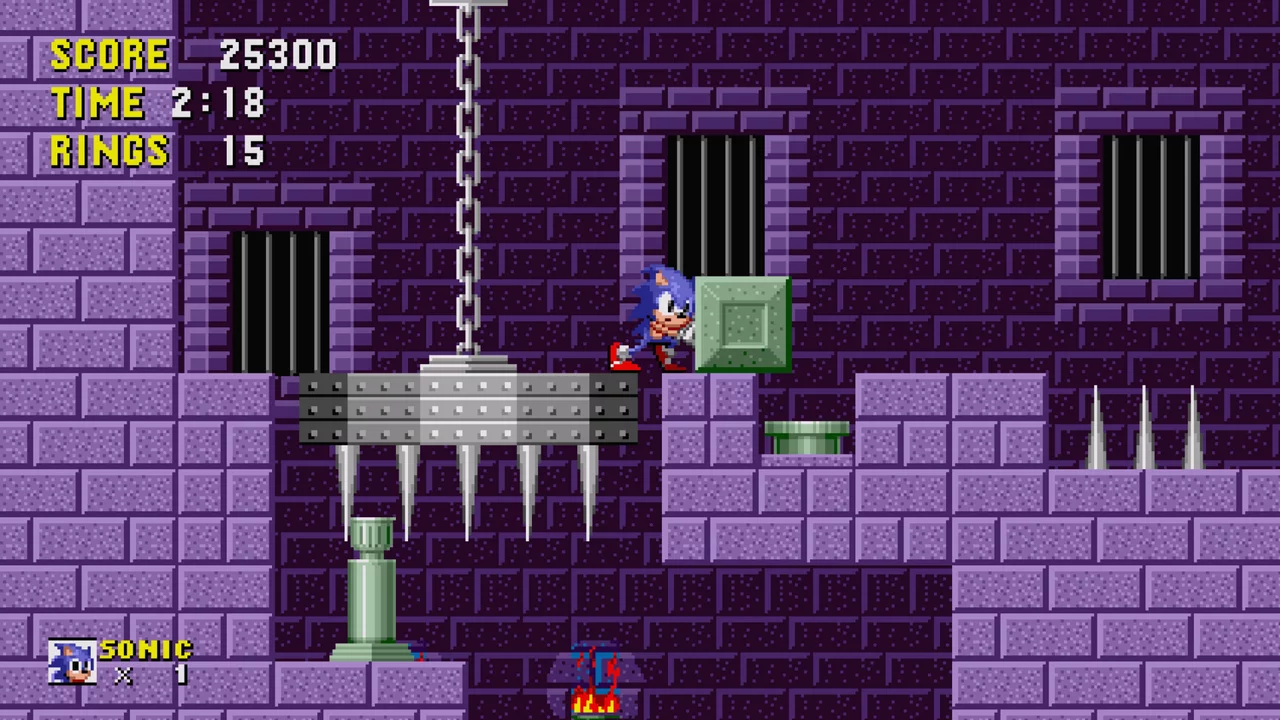Select the SCORE label
The height and width of the screenshot is (720, 1280).
[x=110, y=55]
